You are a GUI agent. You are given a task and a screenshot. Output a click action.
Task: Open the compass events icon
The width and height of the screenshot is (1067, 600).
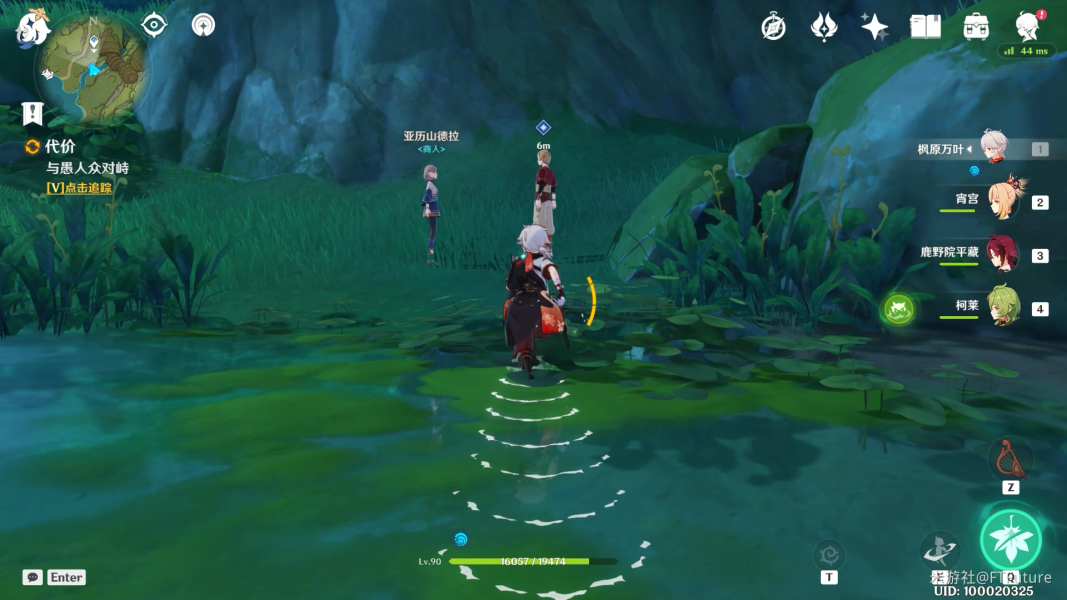[x=773, y=27]
